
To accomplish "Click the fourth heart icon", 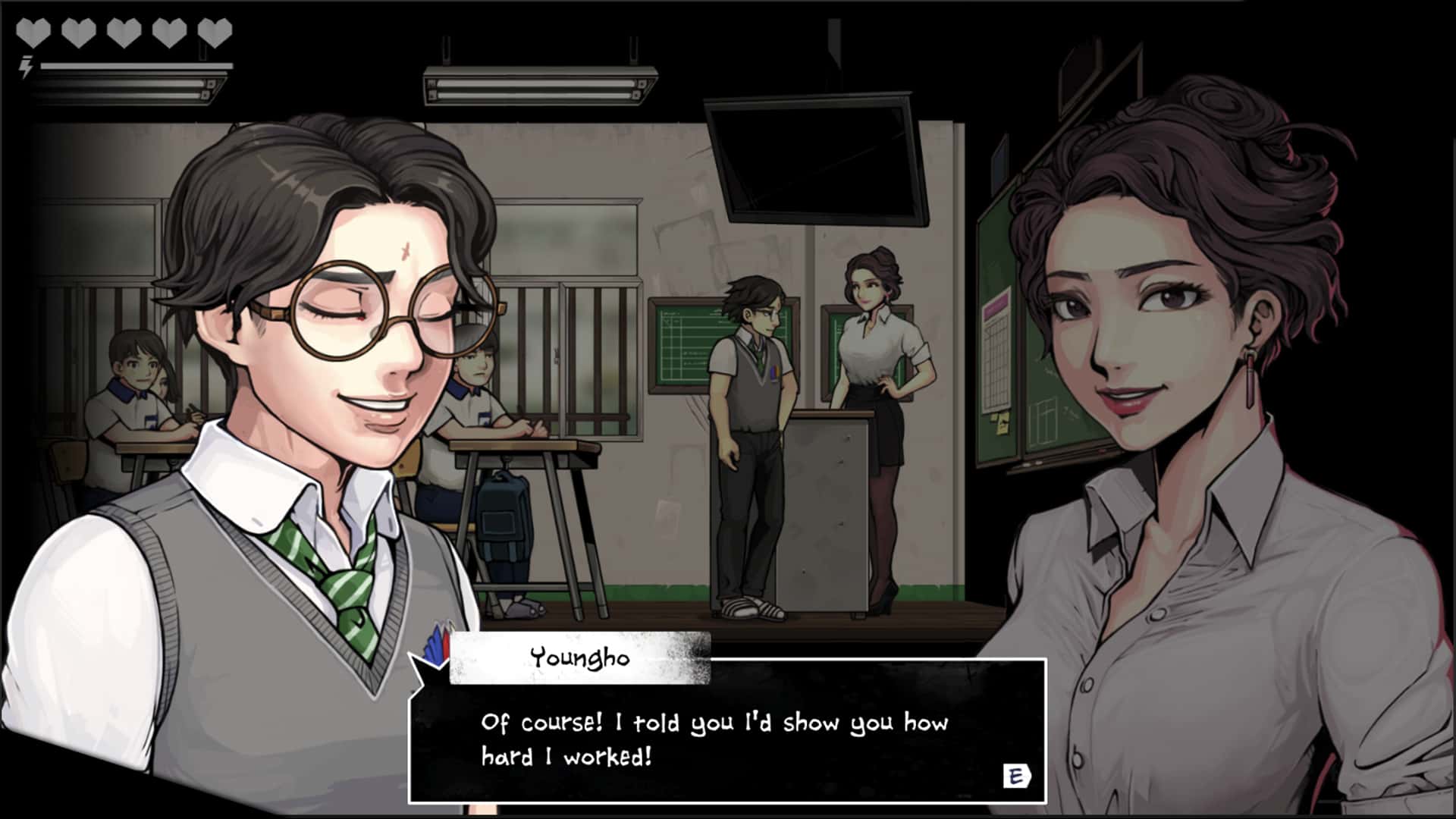I will [169, 32].
